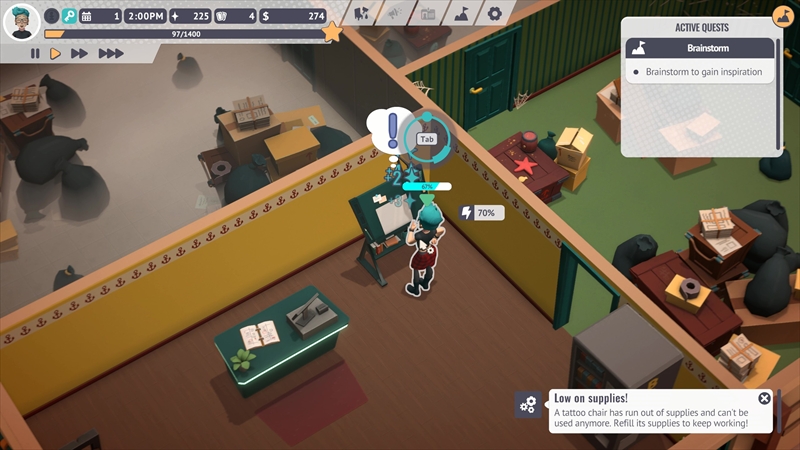Click the player avatar portrait
The width and height of the screenshot is (800, 450).
21,20
